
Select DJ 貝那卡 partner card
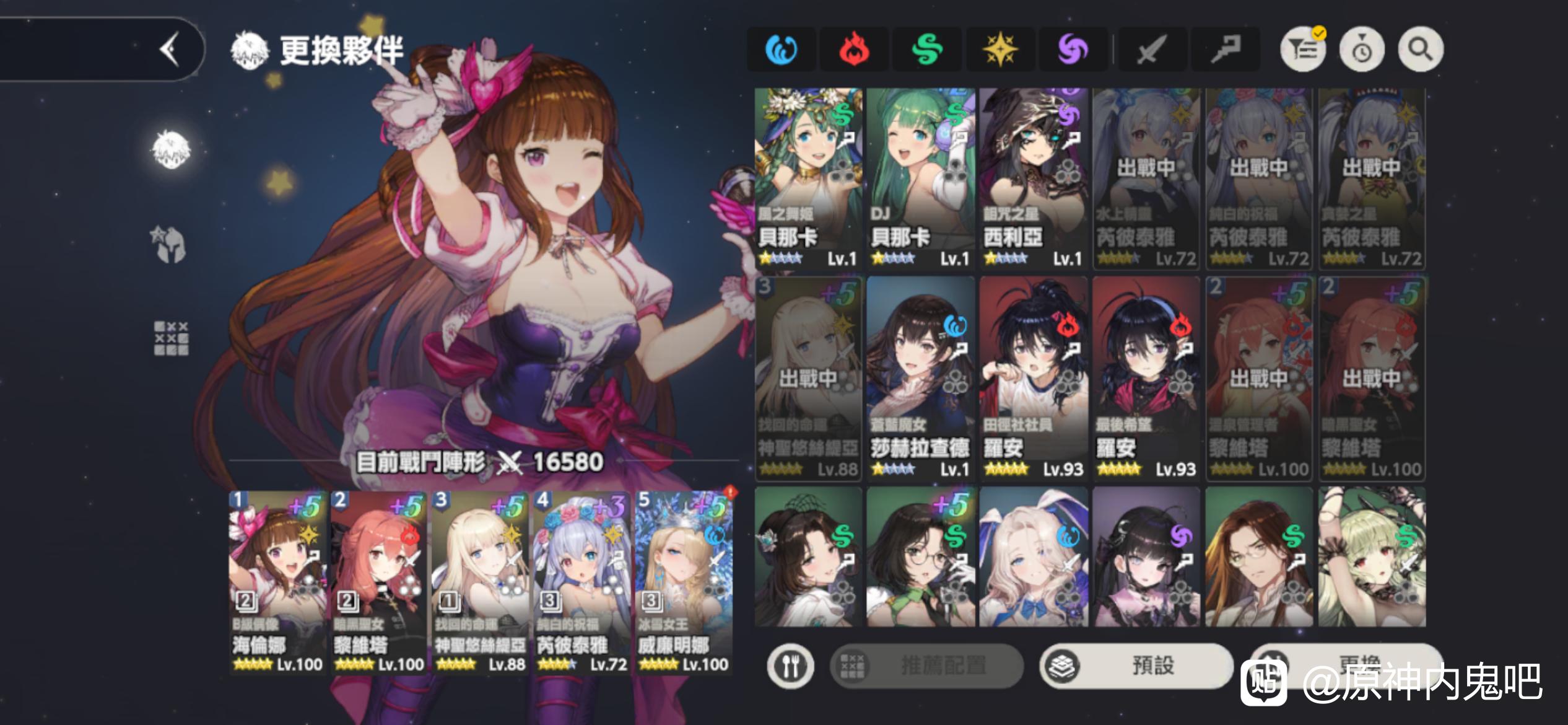(x=920, y=178)
